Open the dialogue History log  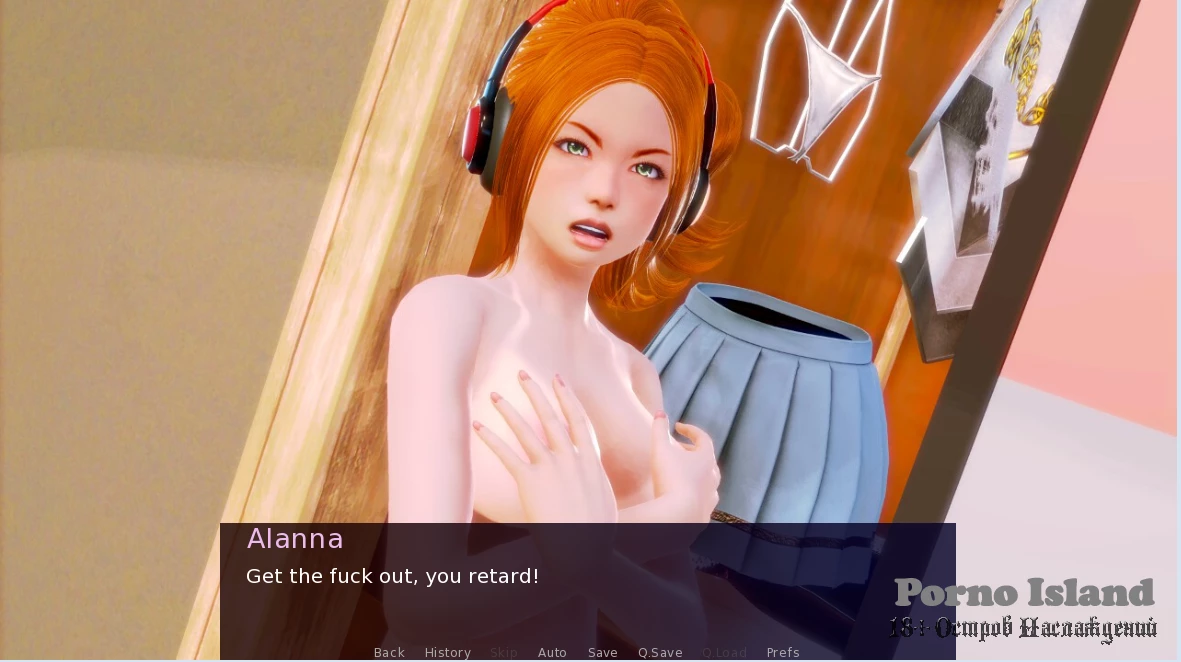point(447,652)
